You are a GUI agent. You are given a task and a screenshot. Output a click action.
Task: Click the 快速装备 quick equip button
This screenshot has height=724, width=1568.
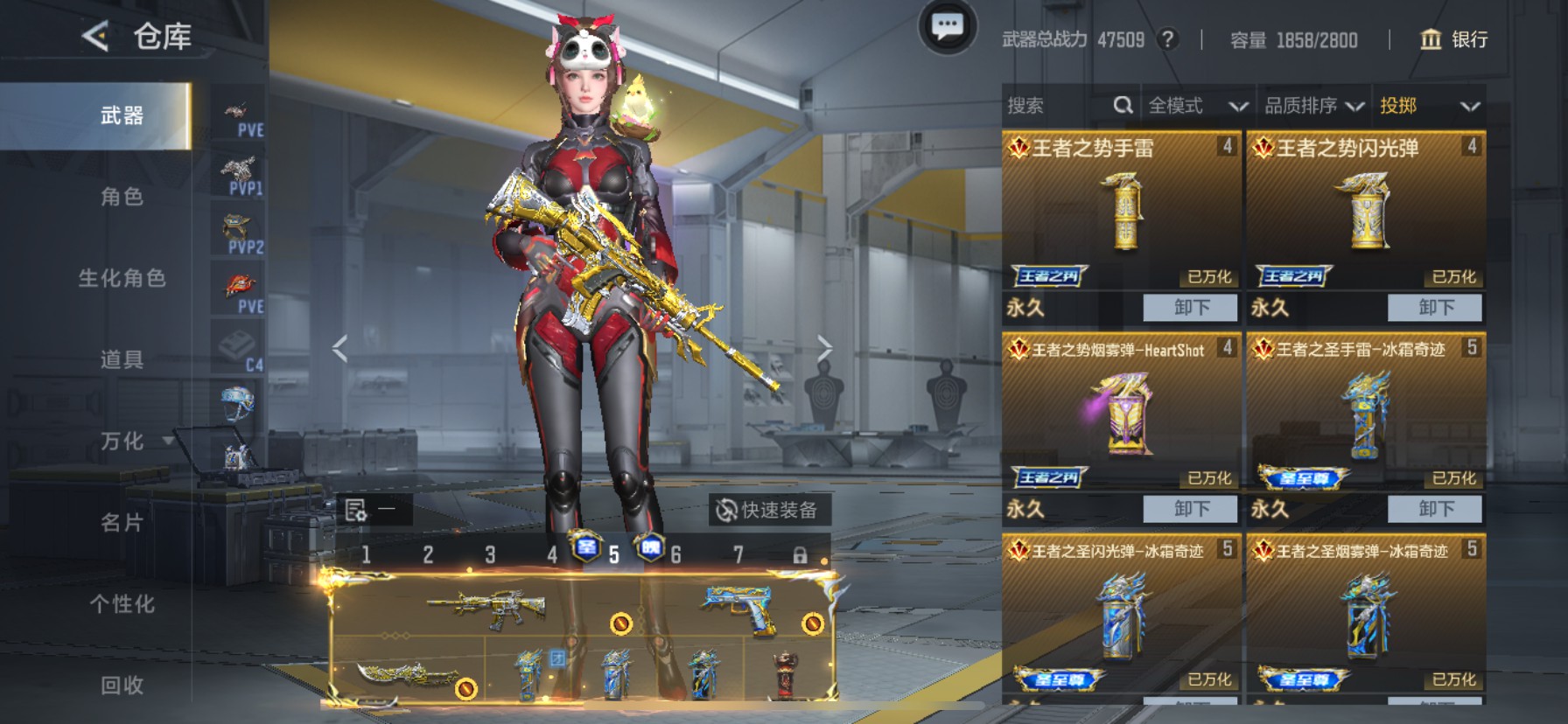point(767,510)
